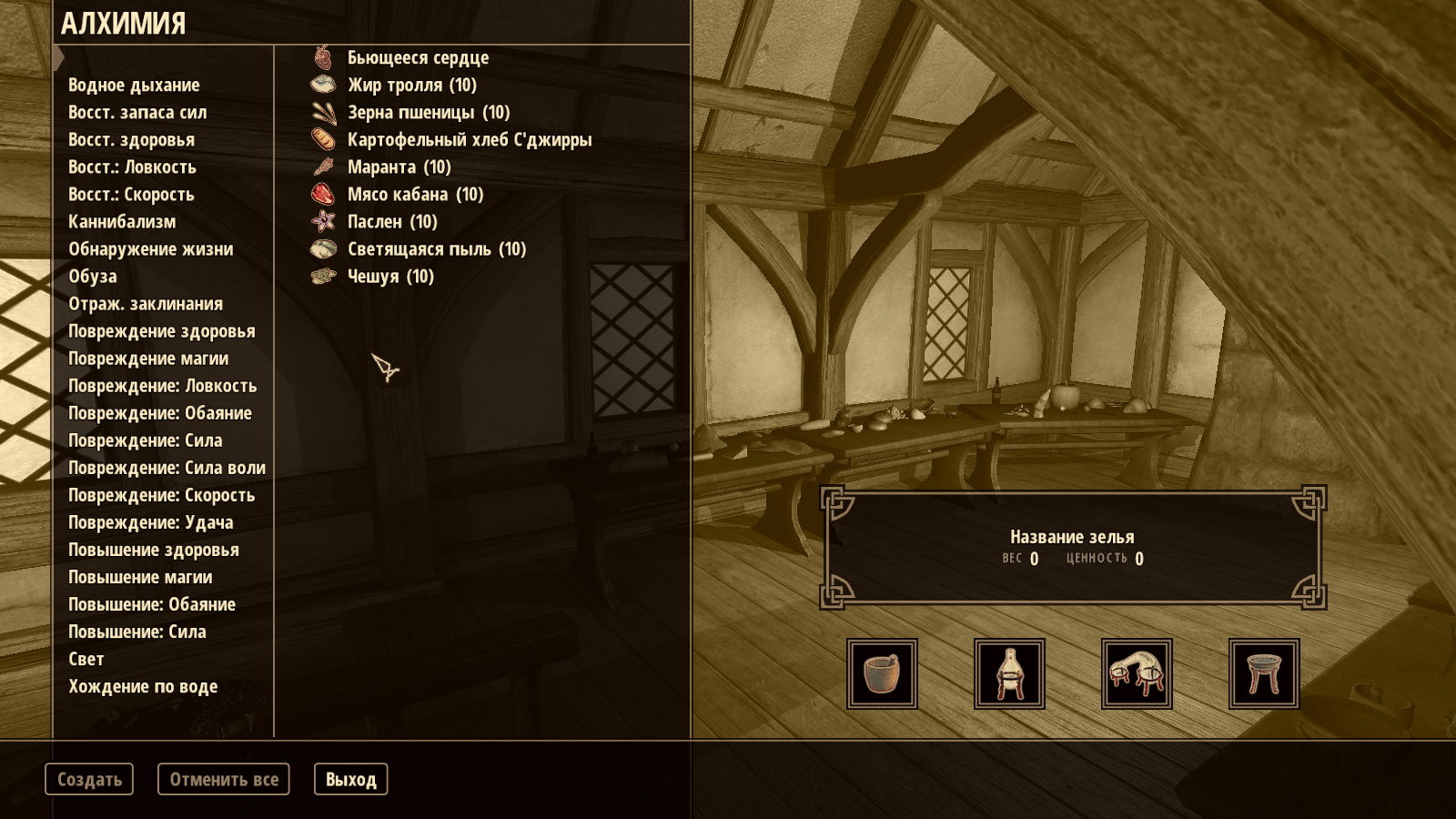Exit alchemy with the Выход button
1456x819 pixels.
coord(350,779)
